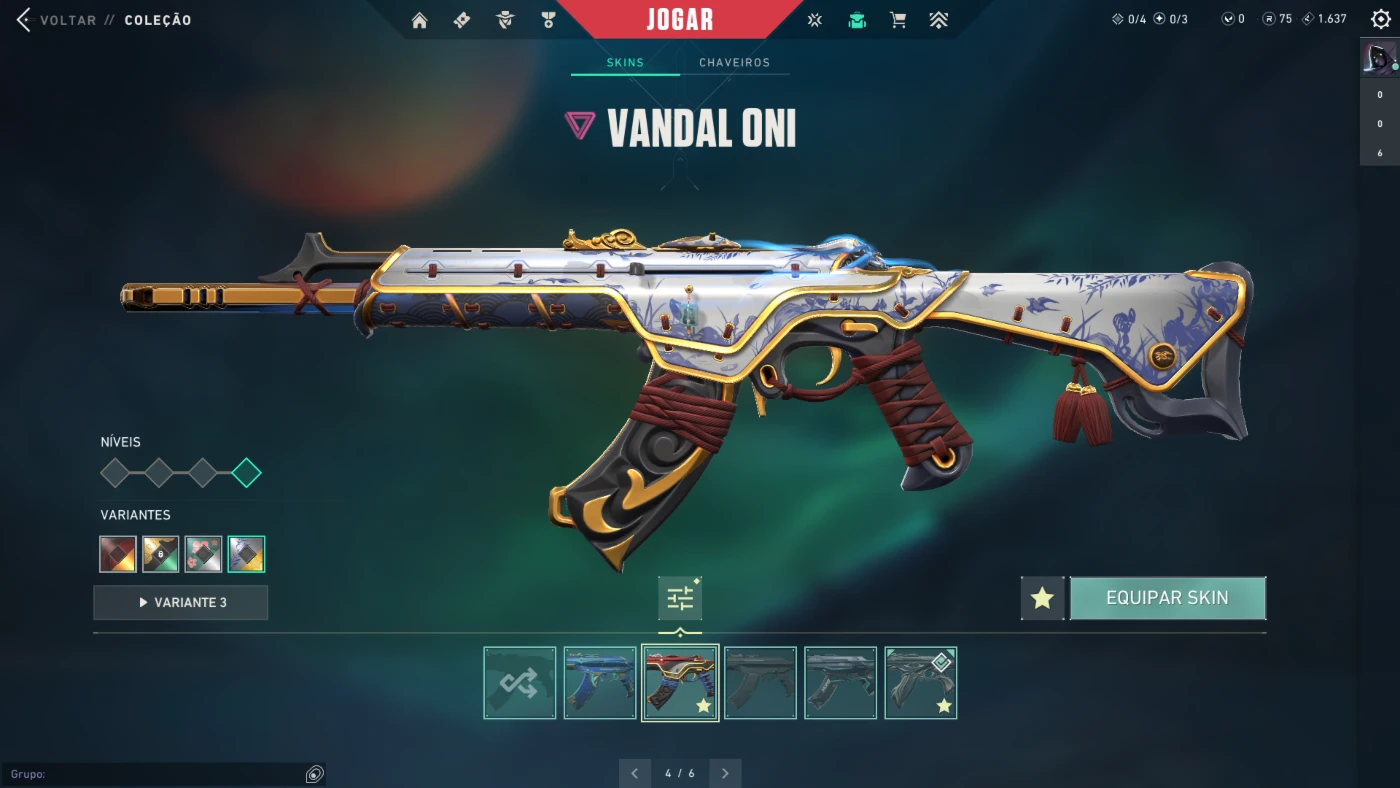Open the home screen icon
Screen dimensions: 1400x788
tap(419, 20)
